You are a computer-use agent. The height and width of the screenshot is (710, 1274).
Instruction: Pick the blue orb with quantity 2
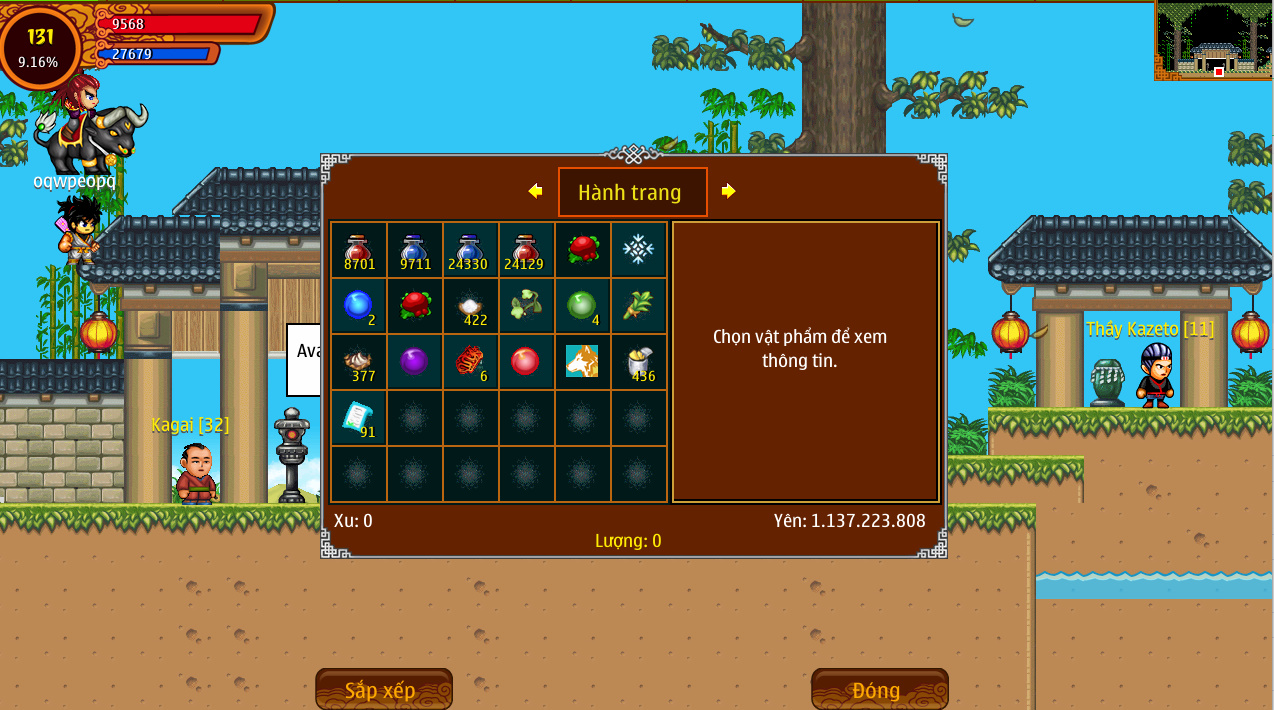pos(359,306)
